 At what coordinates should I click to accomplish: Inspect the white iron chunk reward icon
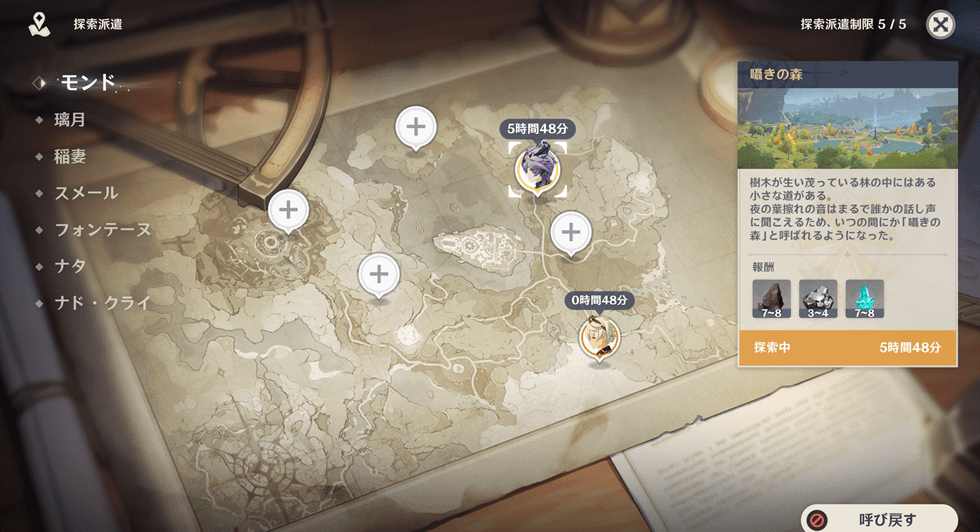[x=818, y=297]
